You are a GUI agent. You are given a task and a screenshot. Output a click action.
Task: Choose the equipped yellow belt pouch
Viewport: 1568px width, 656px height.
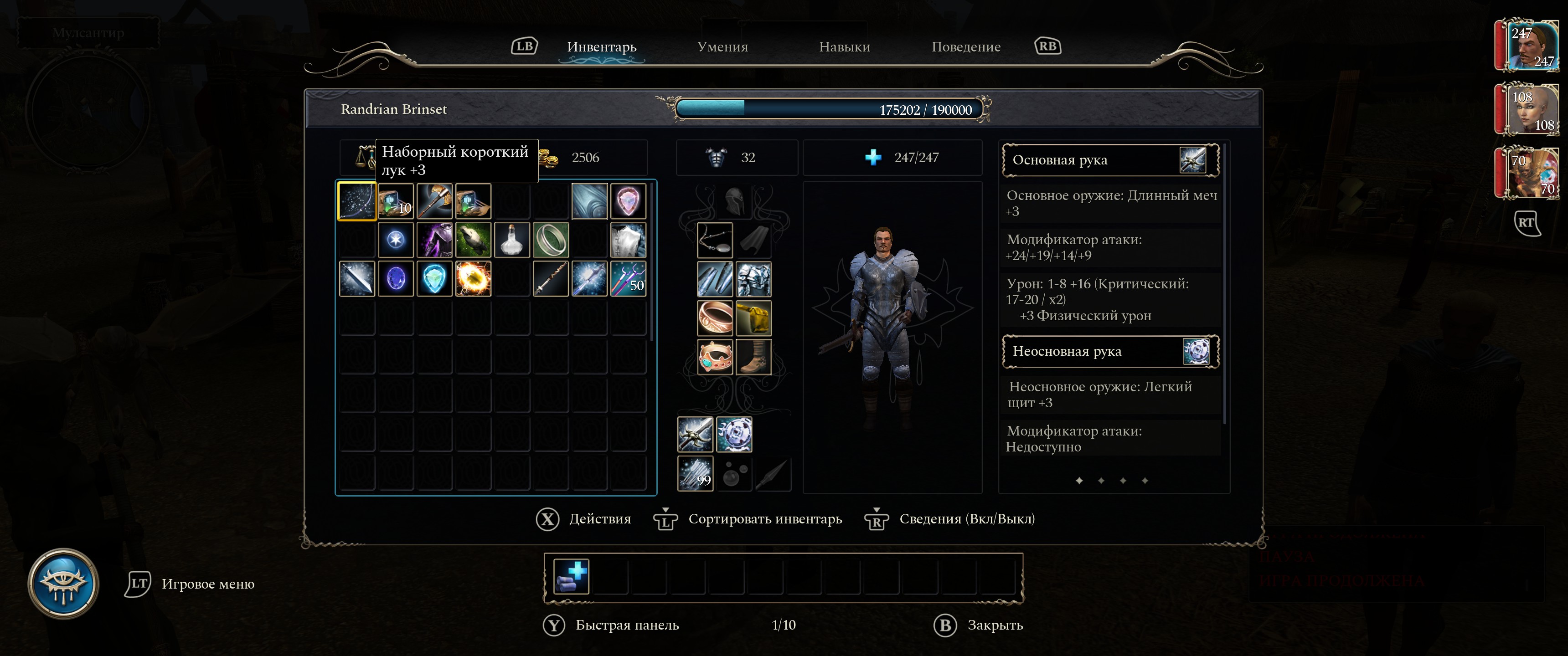(753, 318)
